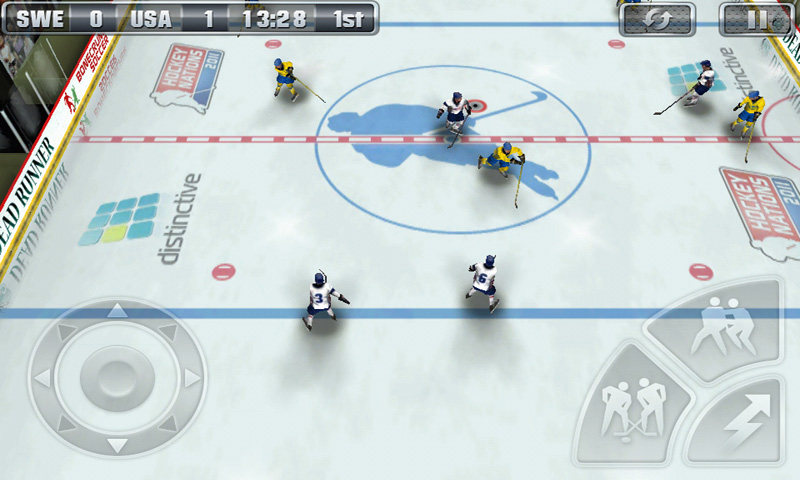Pause the hockey match
Viewport: 800px width, 480px height.
pos(761,18)
